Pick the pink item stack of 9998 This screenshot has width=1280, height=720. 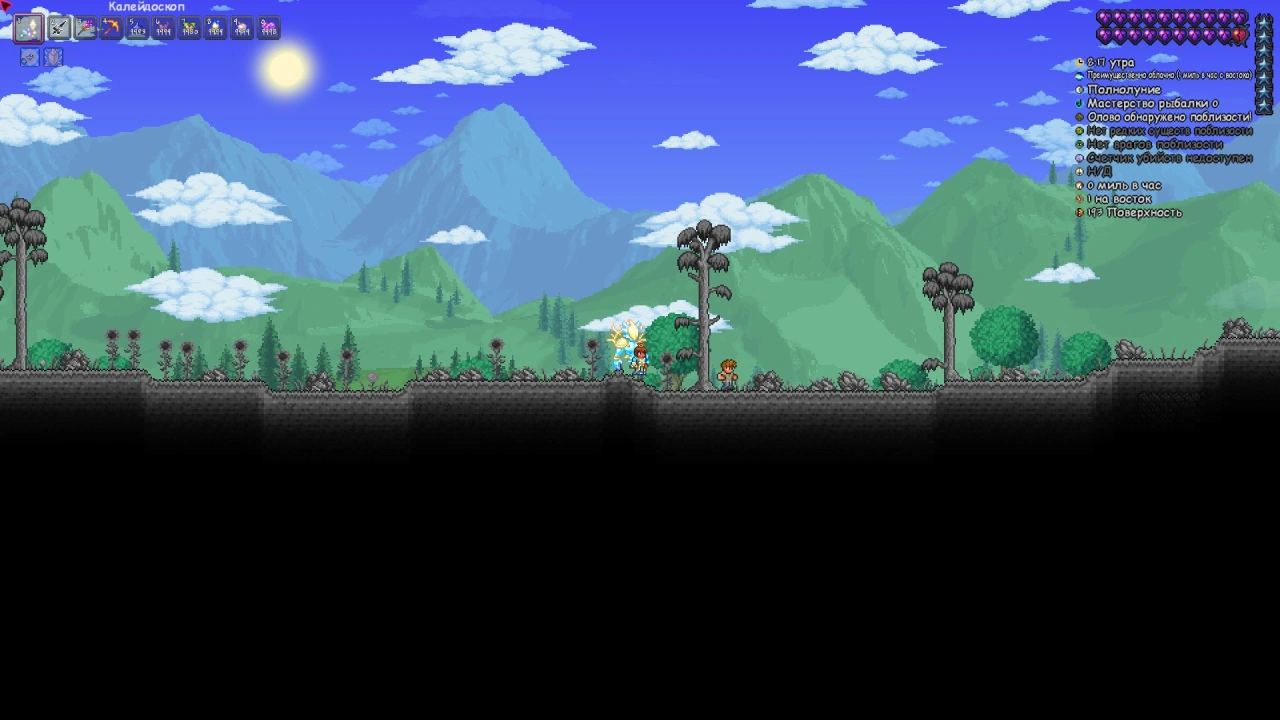tap(268, 28)
